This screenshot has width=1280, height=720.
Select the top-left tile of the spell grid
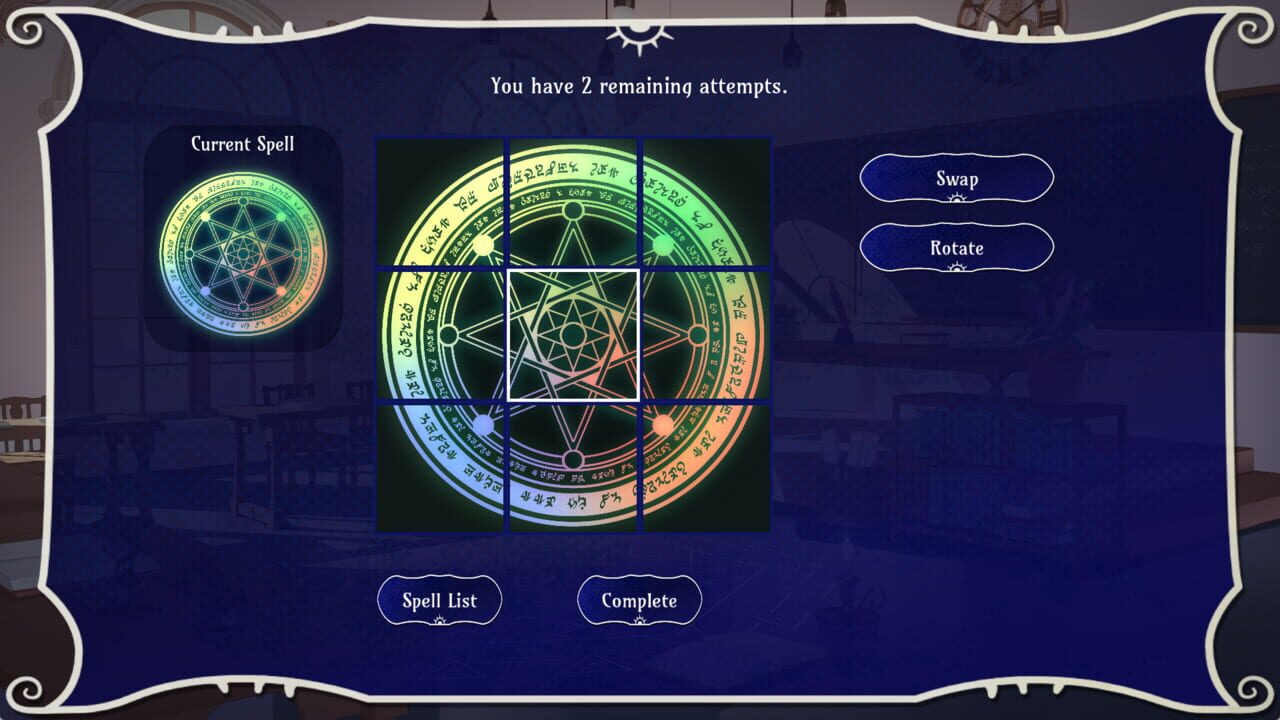point(441,203)
